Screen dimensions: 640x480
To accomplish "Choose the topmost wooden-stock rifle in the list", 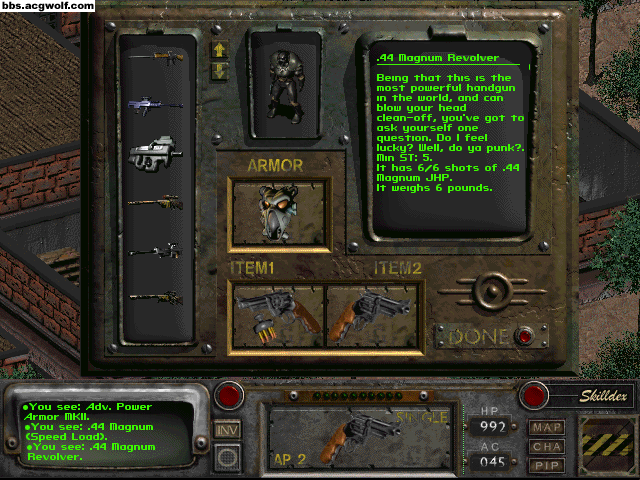I will [156, 56].
